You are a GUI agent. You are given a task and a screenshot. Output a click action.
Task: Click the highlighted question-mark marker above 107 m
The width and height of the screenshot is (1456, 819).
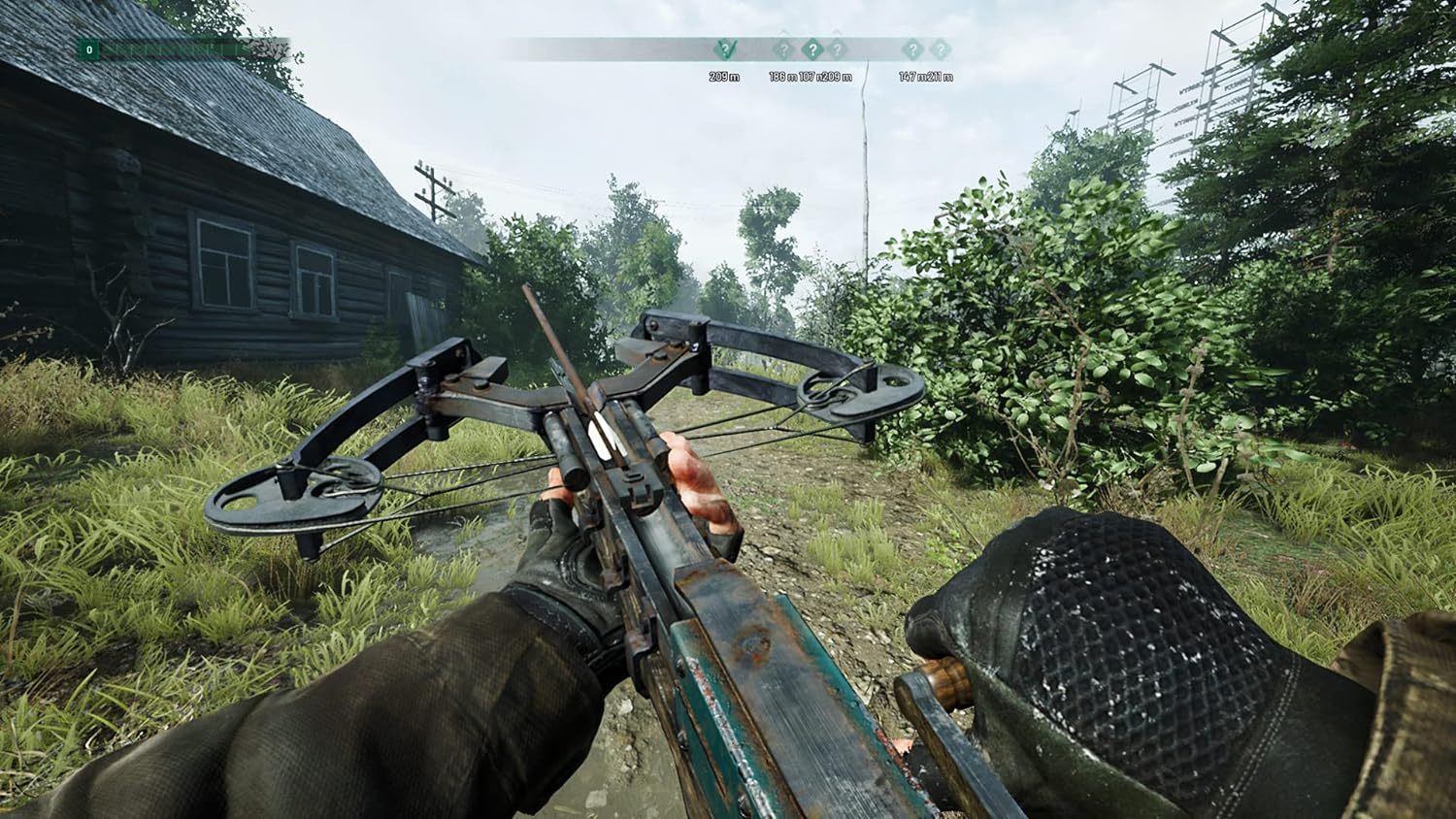813,49
